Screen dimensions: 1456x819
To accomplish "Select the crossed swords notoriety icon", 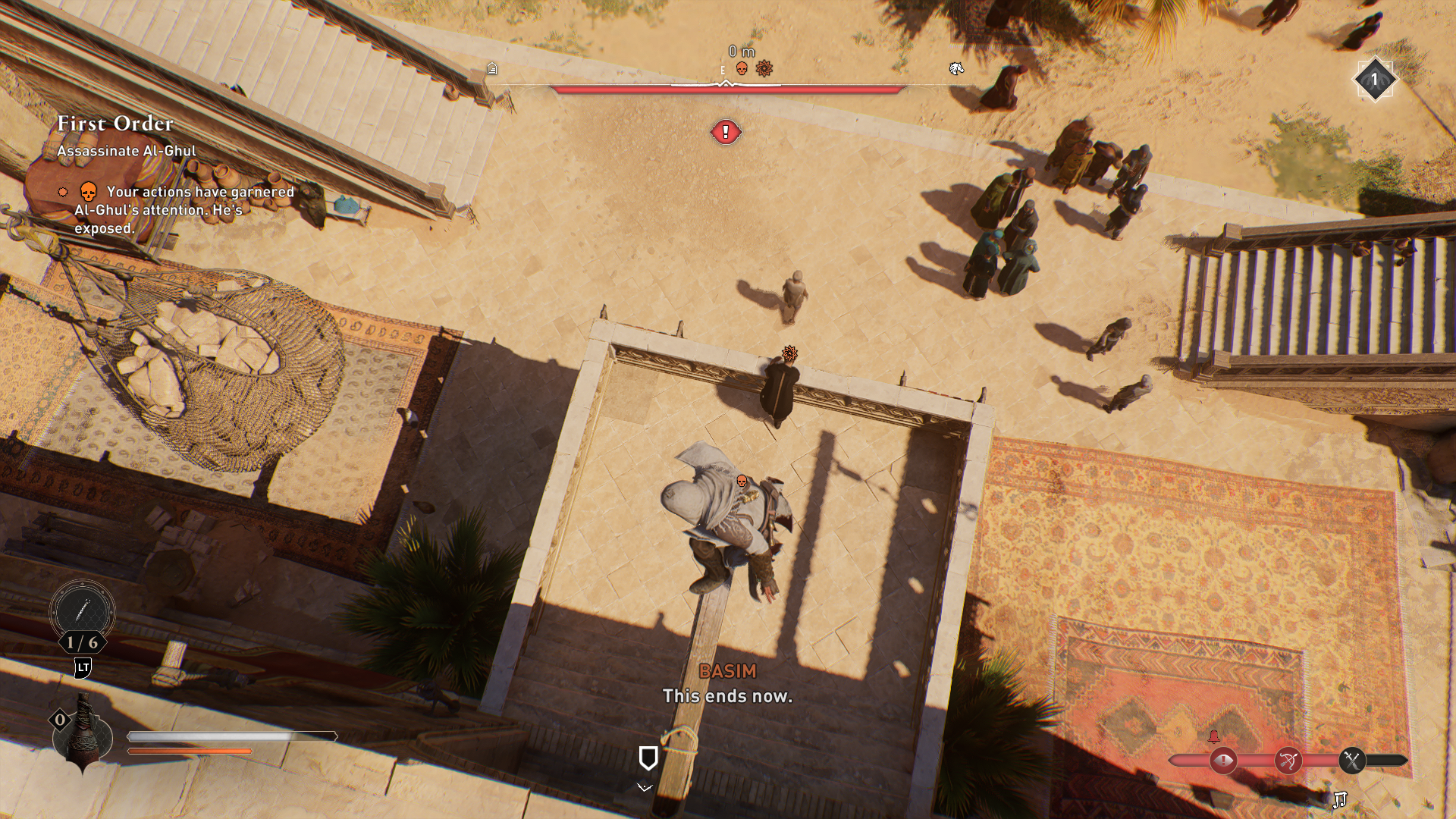I will tap(1351, 759).
